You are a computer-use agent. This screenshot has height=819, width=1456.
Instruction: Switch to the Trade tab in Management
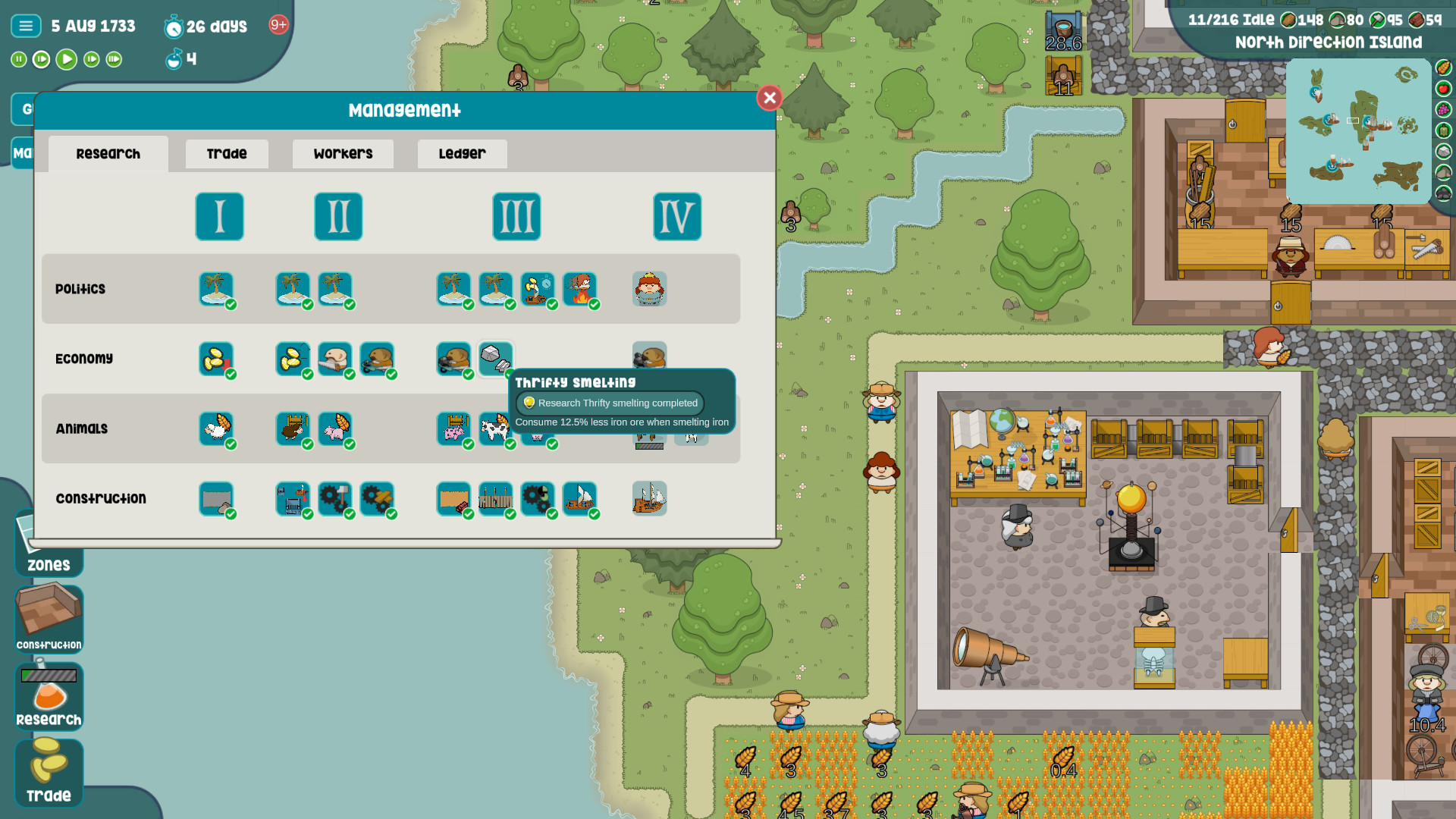226,153
